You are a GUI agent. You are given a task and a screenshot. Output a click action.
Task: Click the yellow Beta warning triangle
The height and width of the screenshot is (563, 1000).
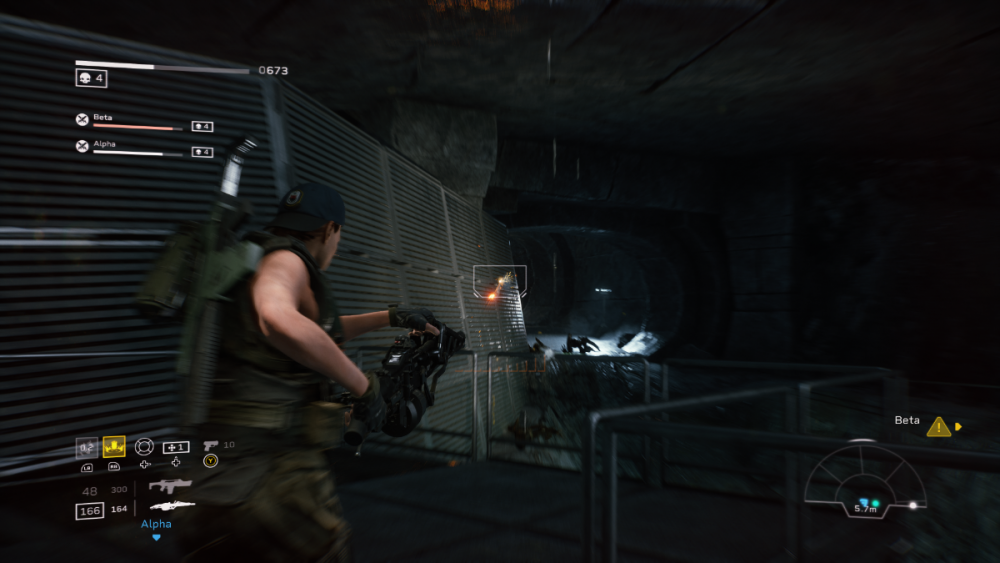pyautogui.click(x=938, y=427)
